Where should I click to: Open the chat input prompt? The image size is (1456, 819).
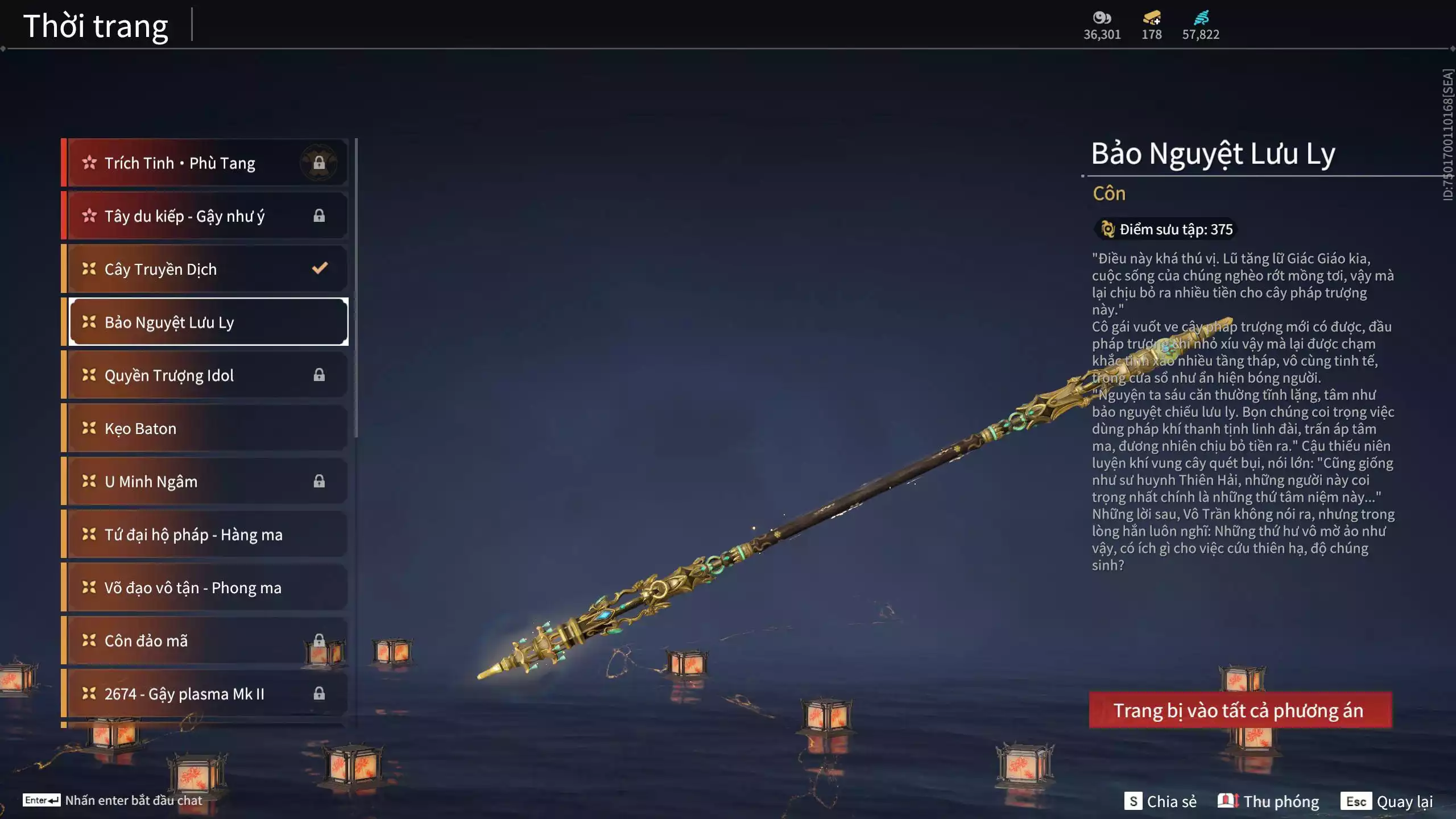click(113, 800)
